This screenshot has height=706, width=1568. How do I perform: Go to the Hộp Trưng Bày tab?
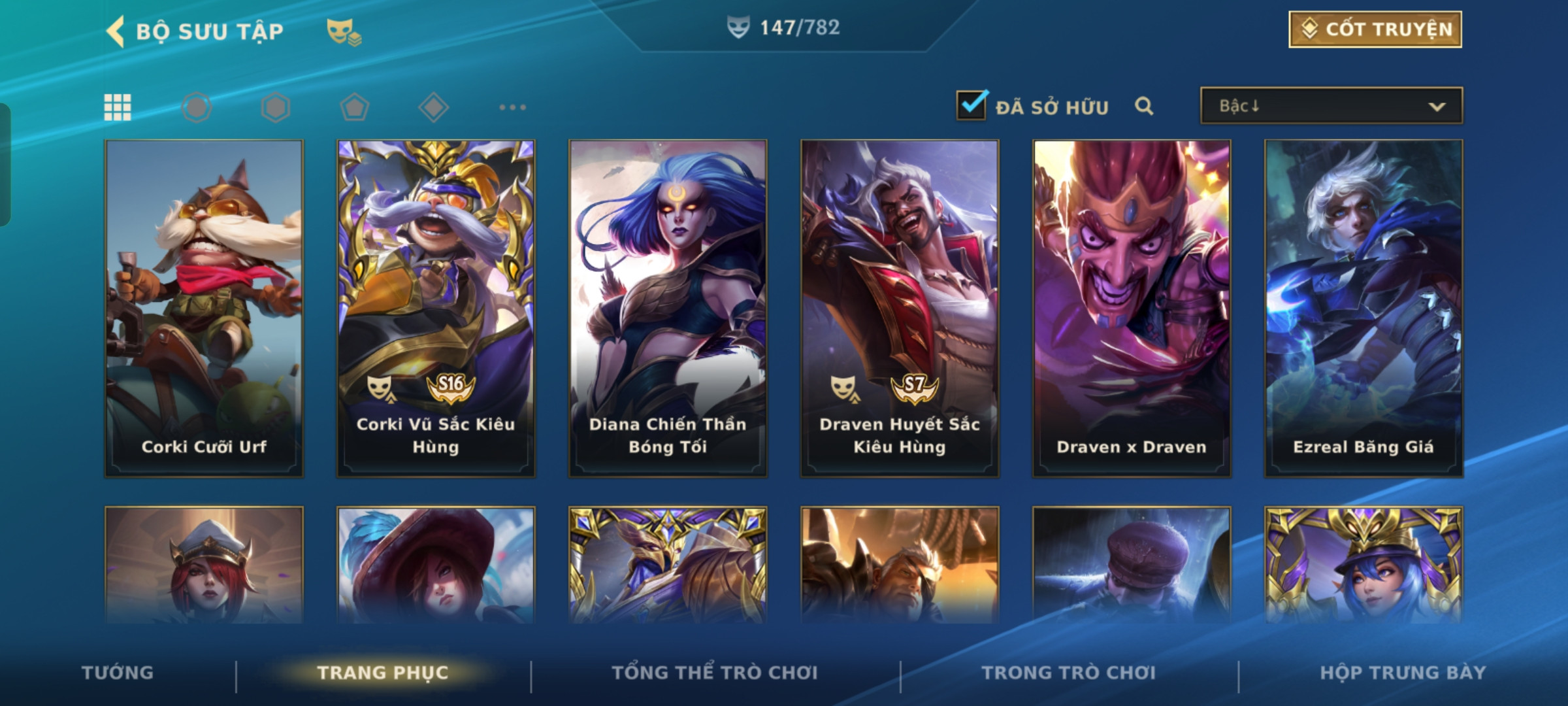pyautogui.click(x=1403, y=673)
